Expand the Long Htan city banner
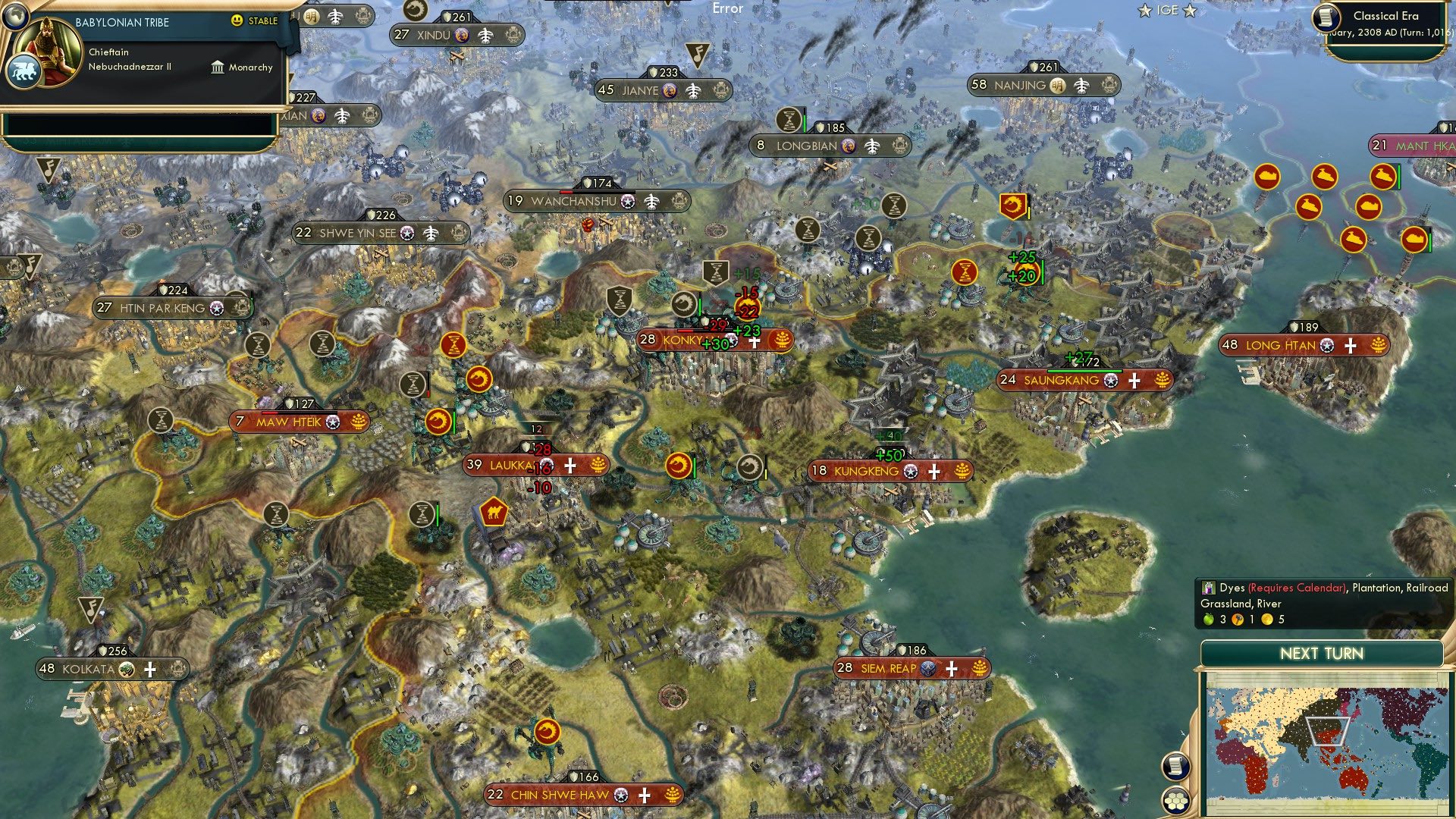1456x819 pixels. (x=1282, y=346)
